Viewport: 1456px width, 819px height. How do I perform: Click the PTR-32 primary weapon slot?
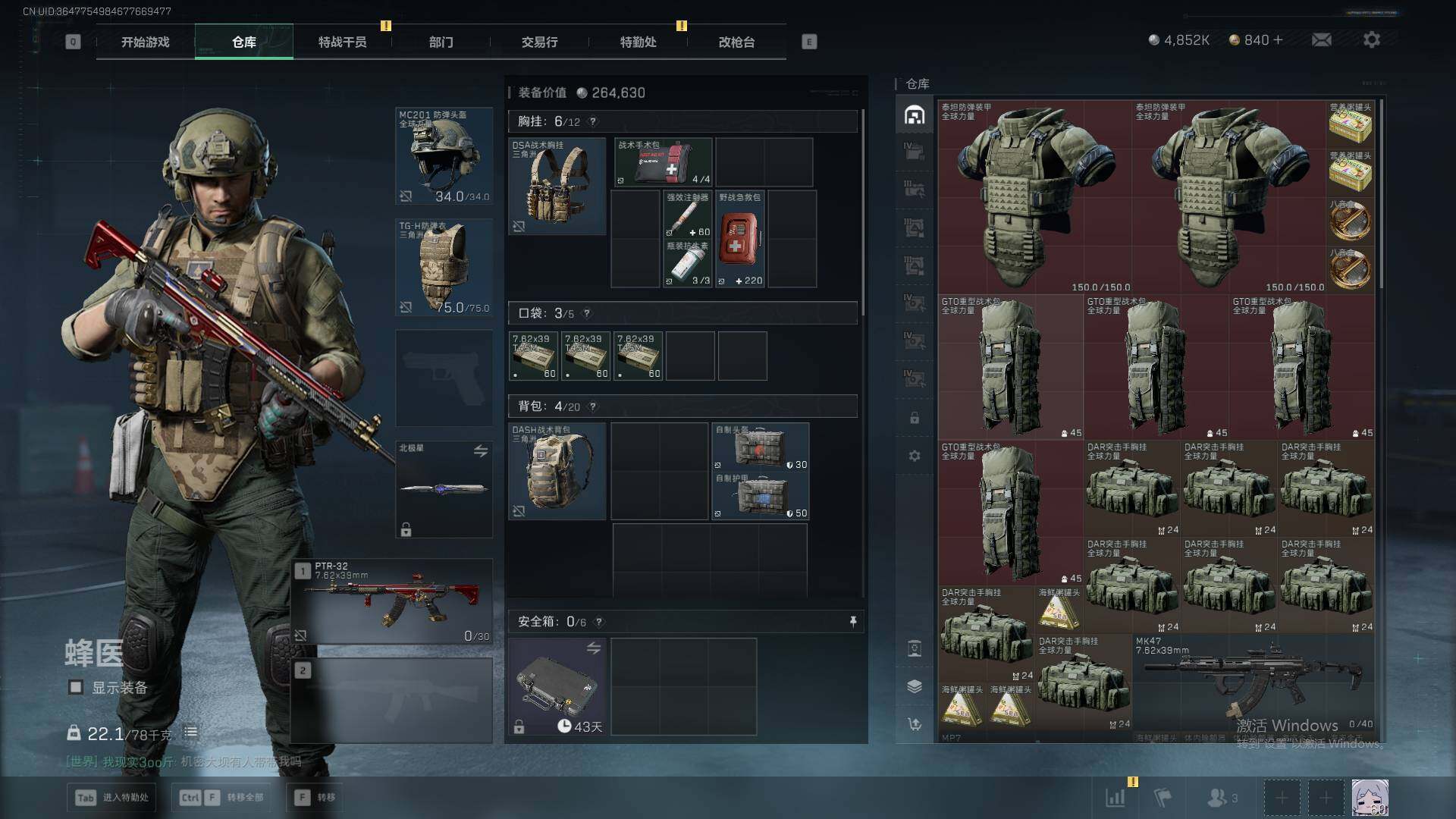(392, 602)
